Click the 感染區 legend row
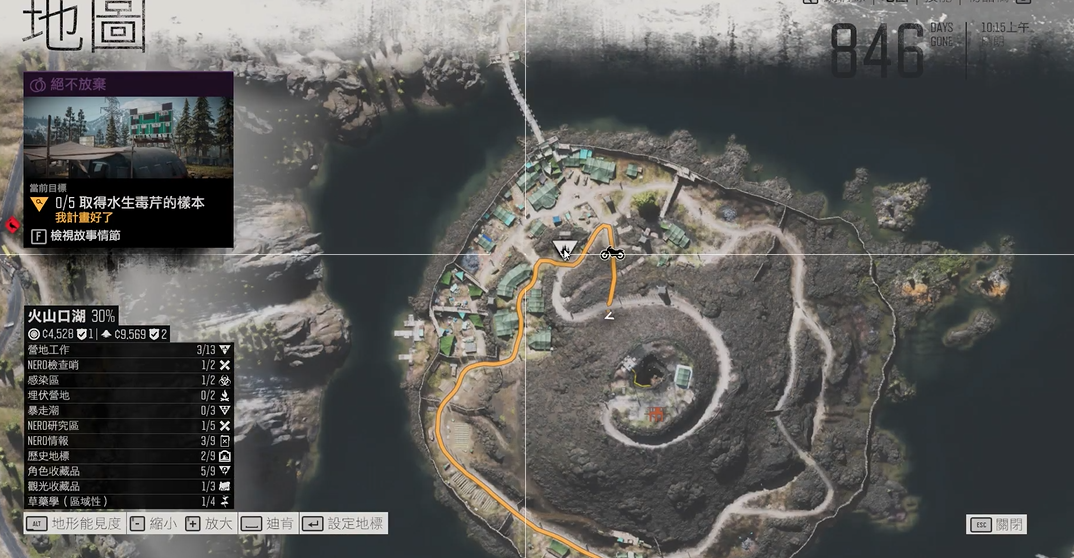Screen dimensions: 1074x558 [x=129, y=380]
